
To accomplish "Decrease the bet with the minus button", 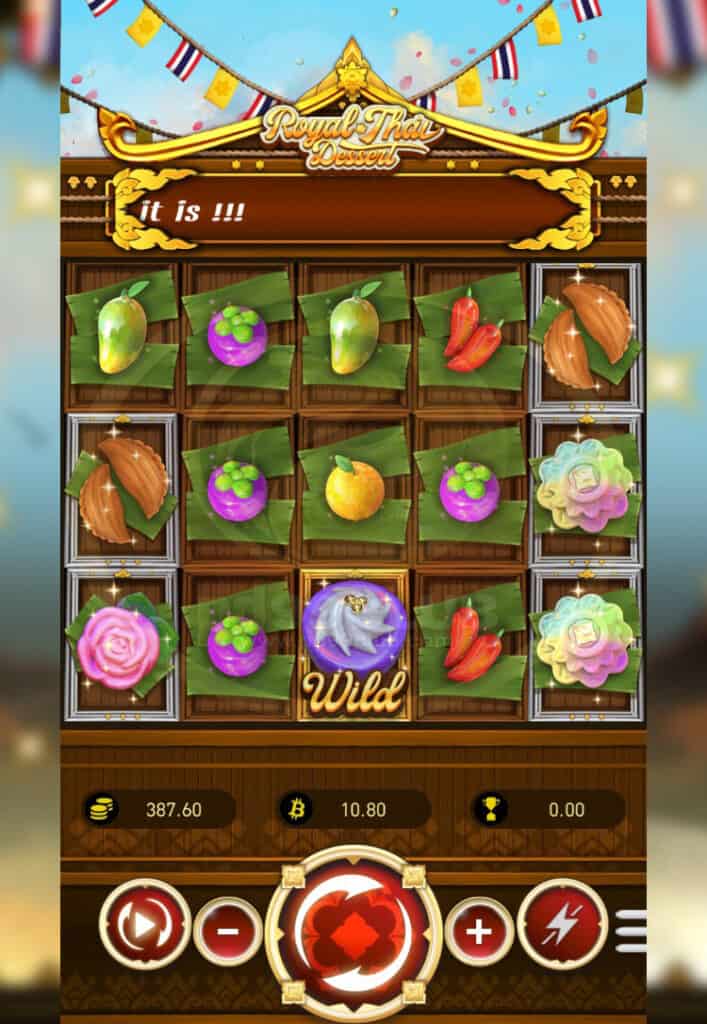I will (x=228, y=931).
